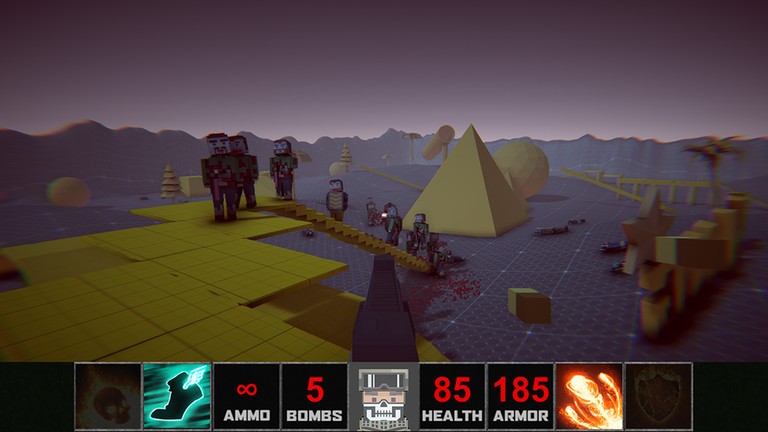
Task: Select the flaming fist power-up icon
Action: tap(590, 396)
